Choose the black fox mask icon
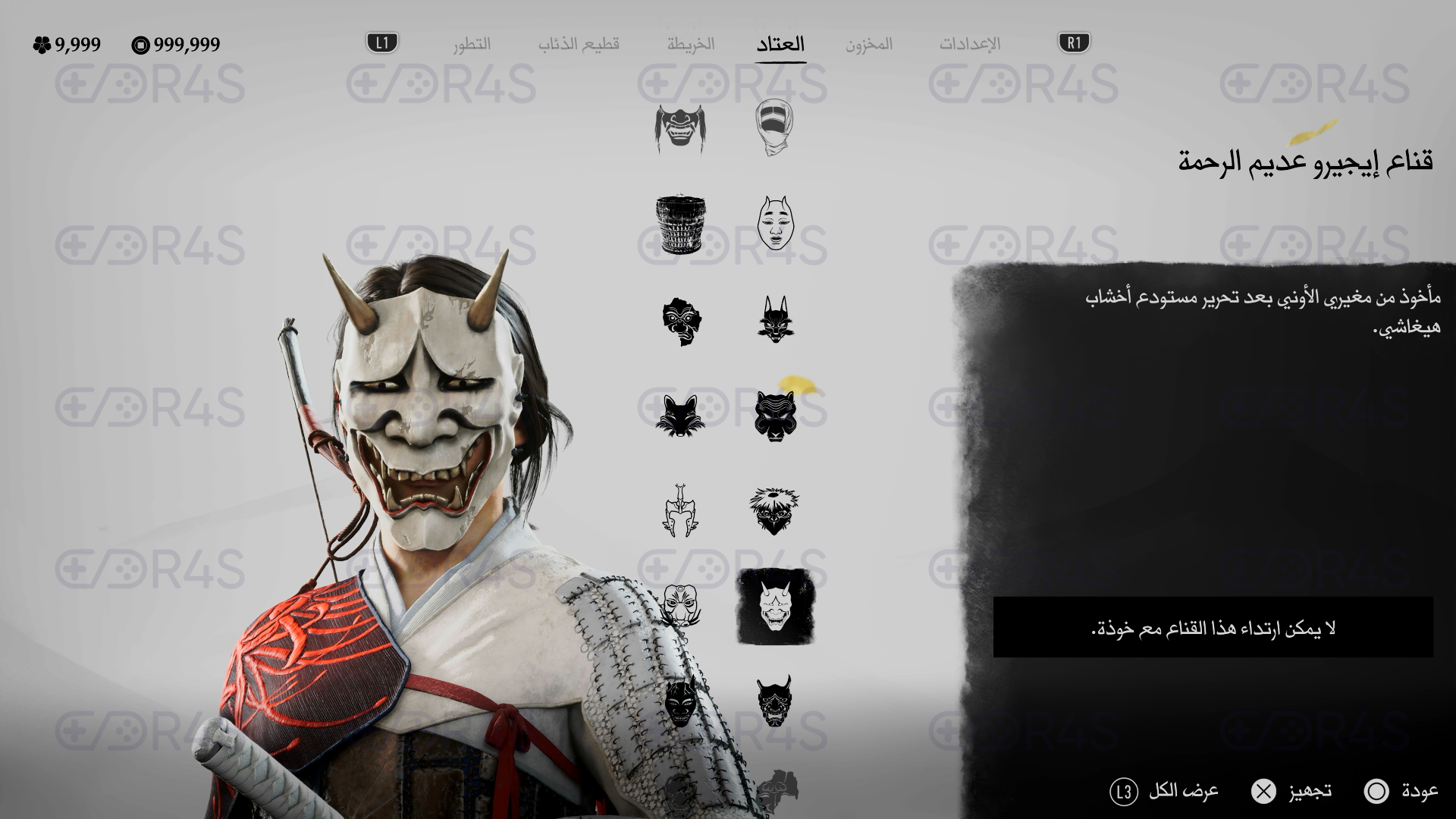The width and height of the screenshot is (1456, 819). (774, 320)
